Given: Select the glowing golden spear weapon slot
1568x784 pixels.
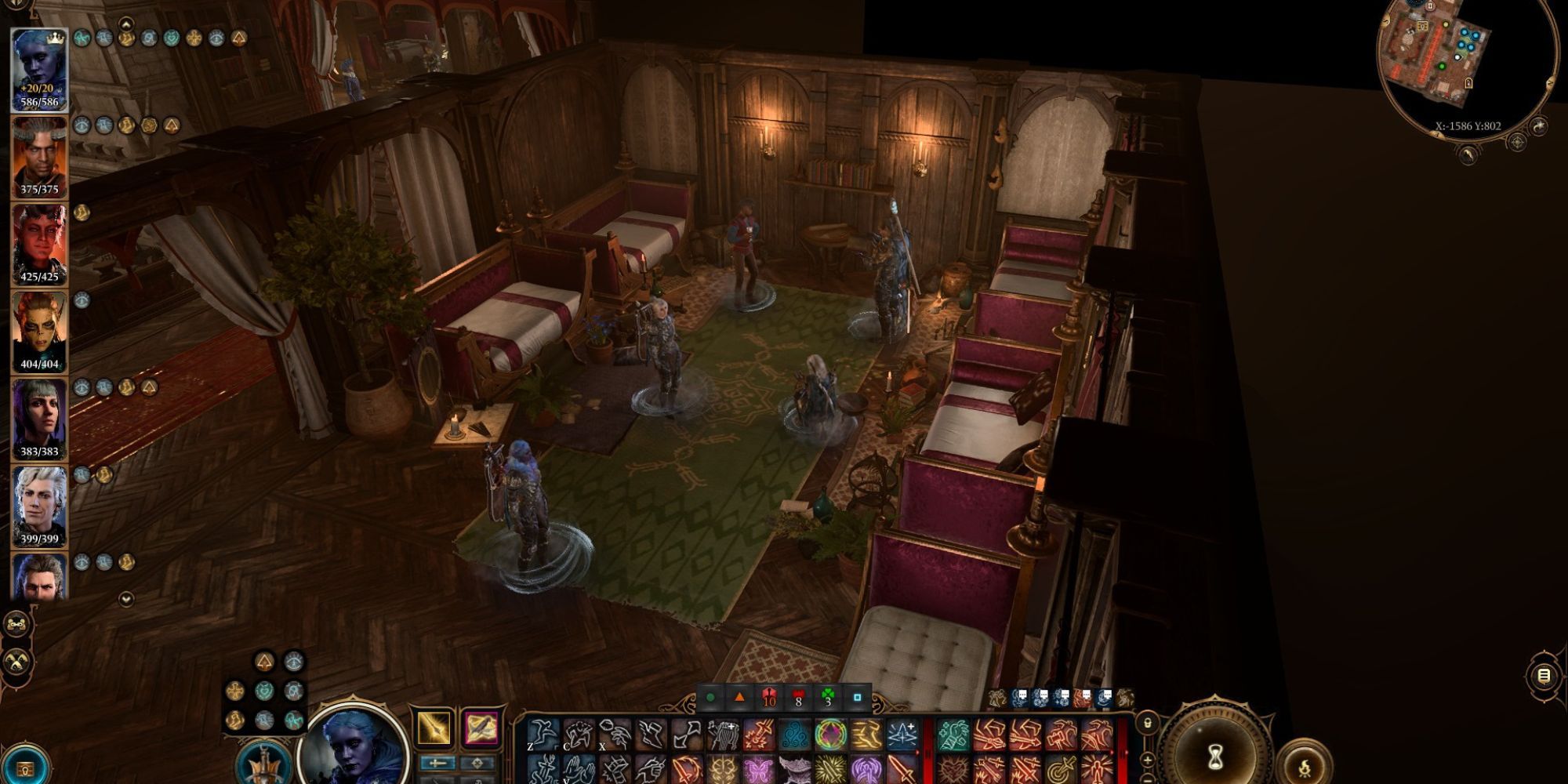Looking at the screenshot, I should coord(434,728).
